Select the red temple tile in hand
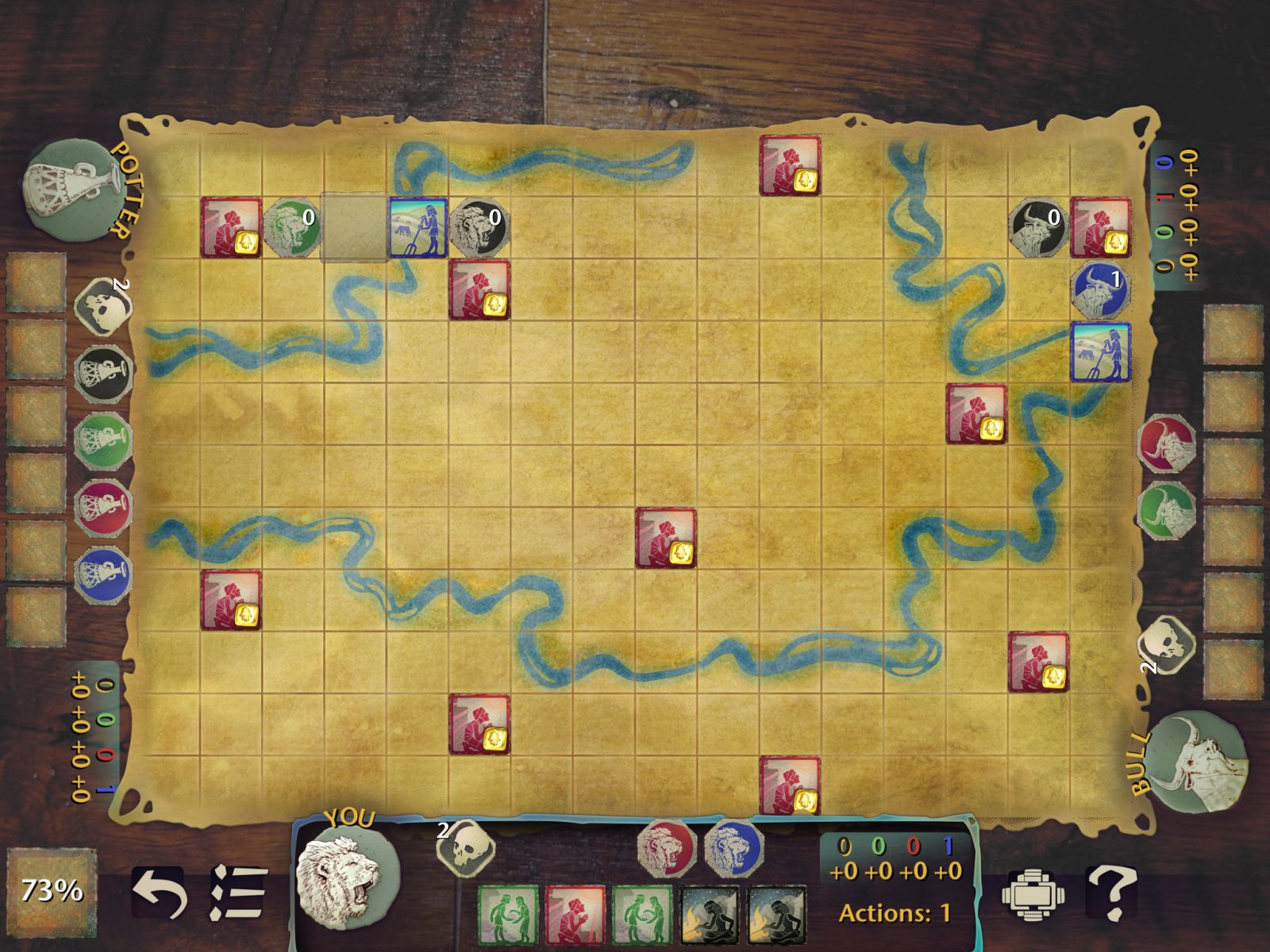The height and width of the screenshot is (952, 1270). point(575,915)
